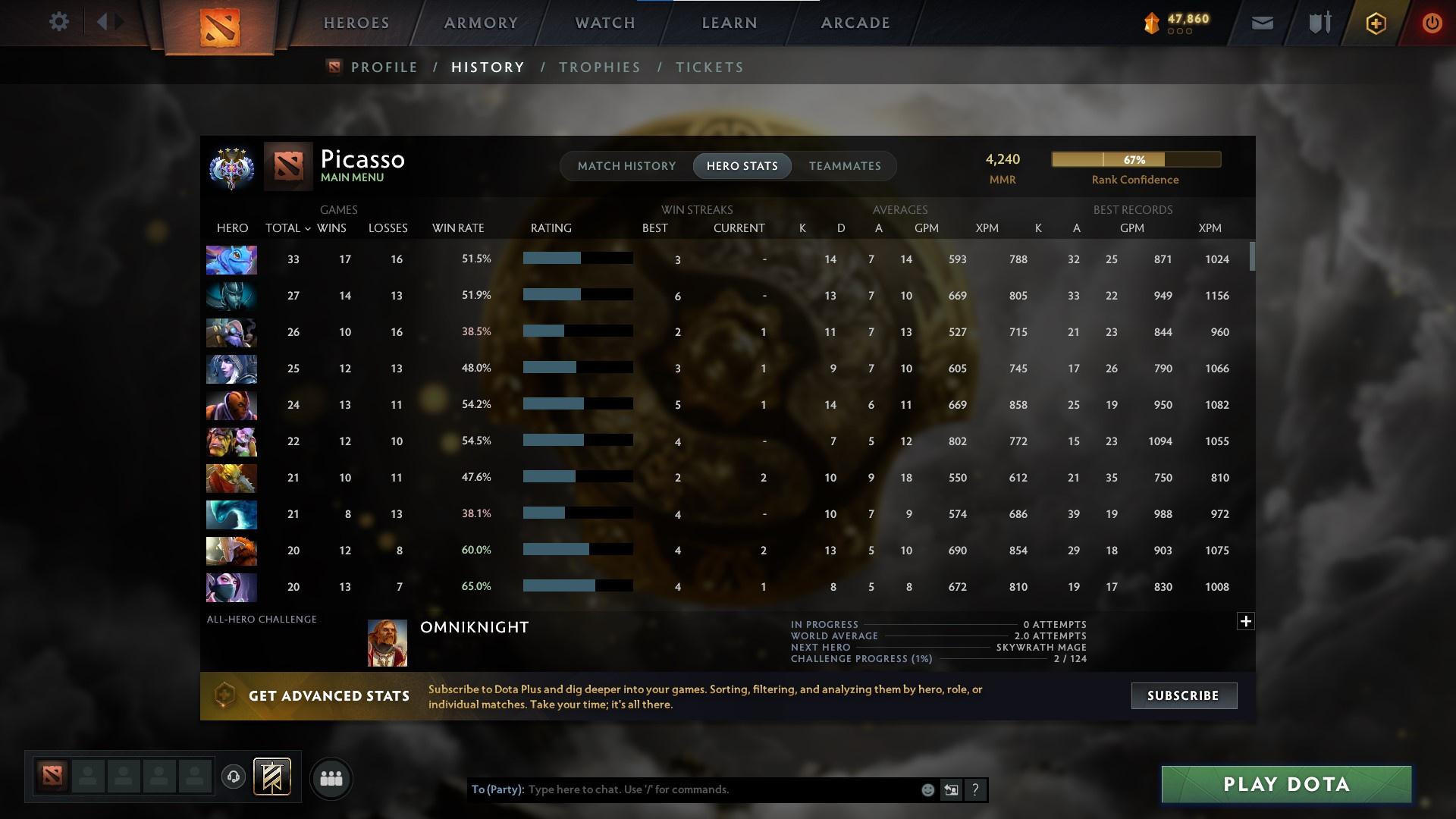Image resolution: width=1456 pixels, height=819 pixels.
Task: Toggle sorting on the TOTAL column
Action: (x=287, y=227)
